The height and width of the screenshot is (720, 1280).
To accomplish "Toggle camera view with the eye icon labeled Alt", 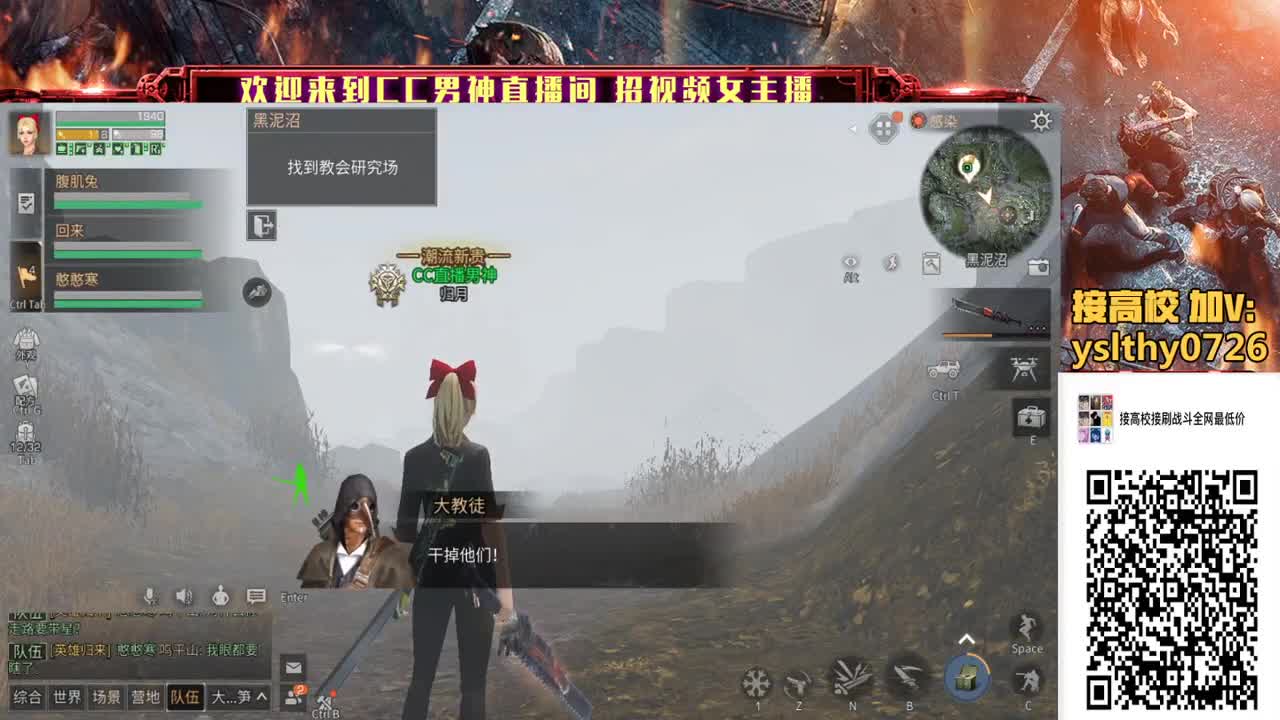I will pyautogui.click(x=851, y=263).
